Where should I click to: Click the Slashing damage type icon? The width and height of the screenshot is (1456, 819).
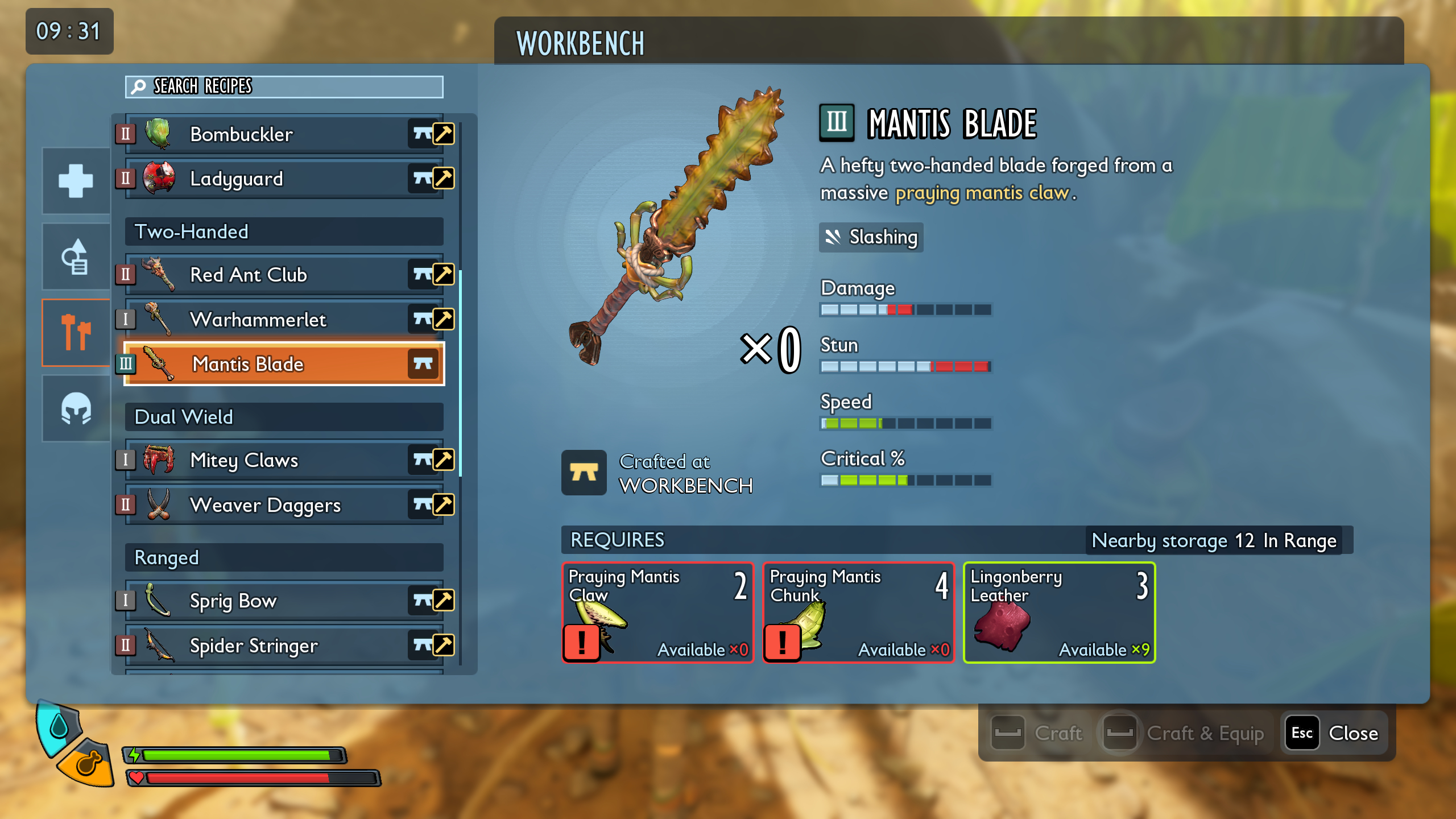coord(834,237)
